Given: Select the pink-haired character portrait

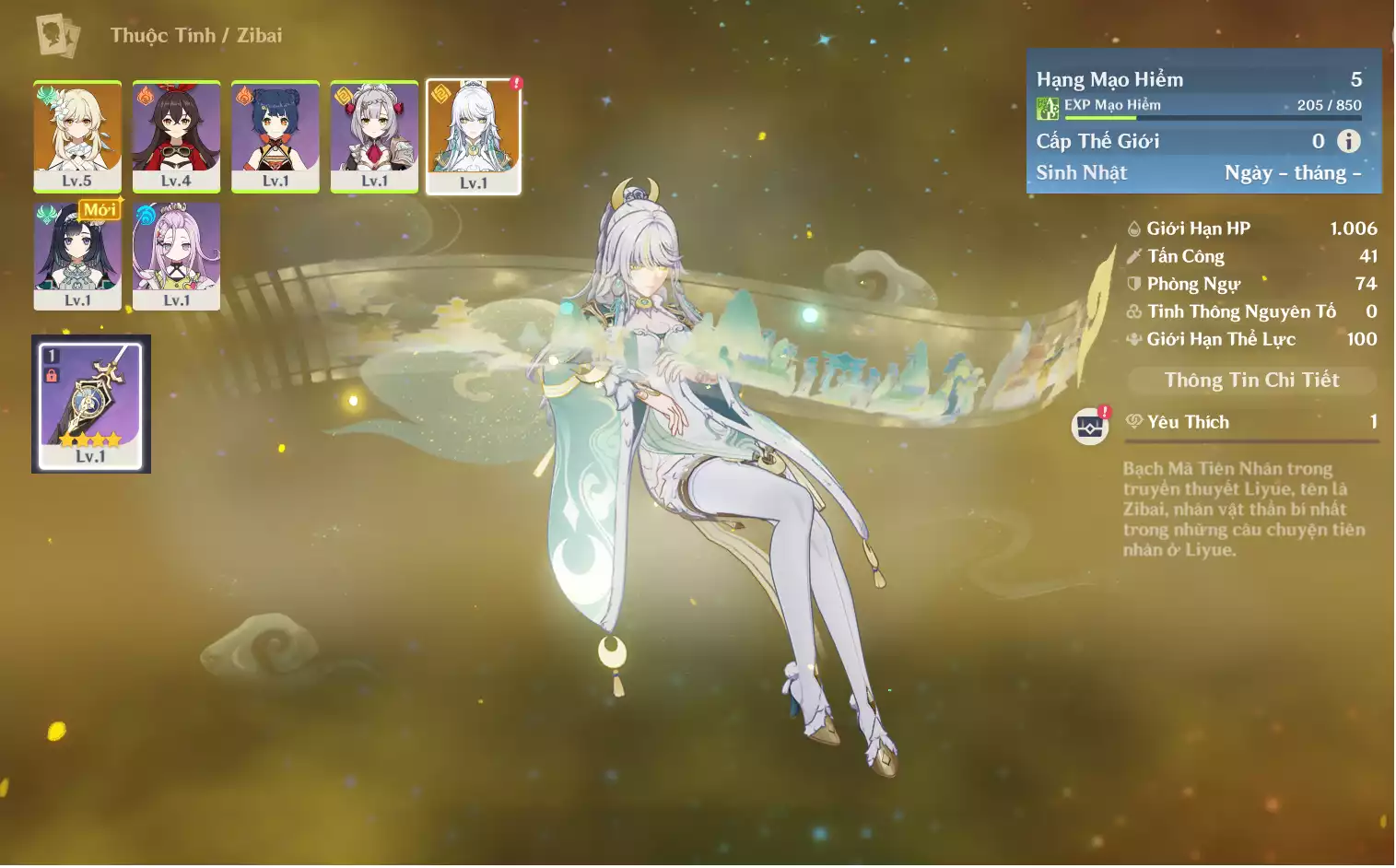Looking at the screenshot, I should point(176,255).
